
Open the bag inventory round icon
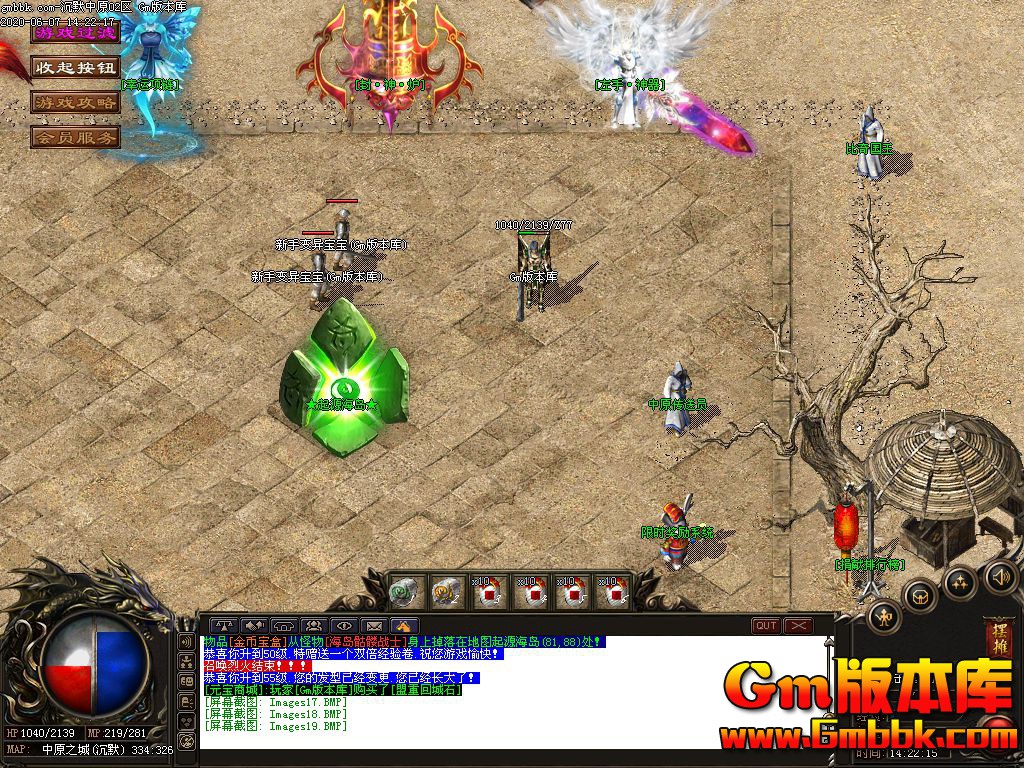[x=920, y=597]
